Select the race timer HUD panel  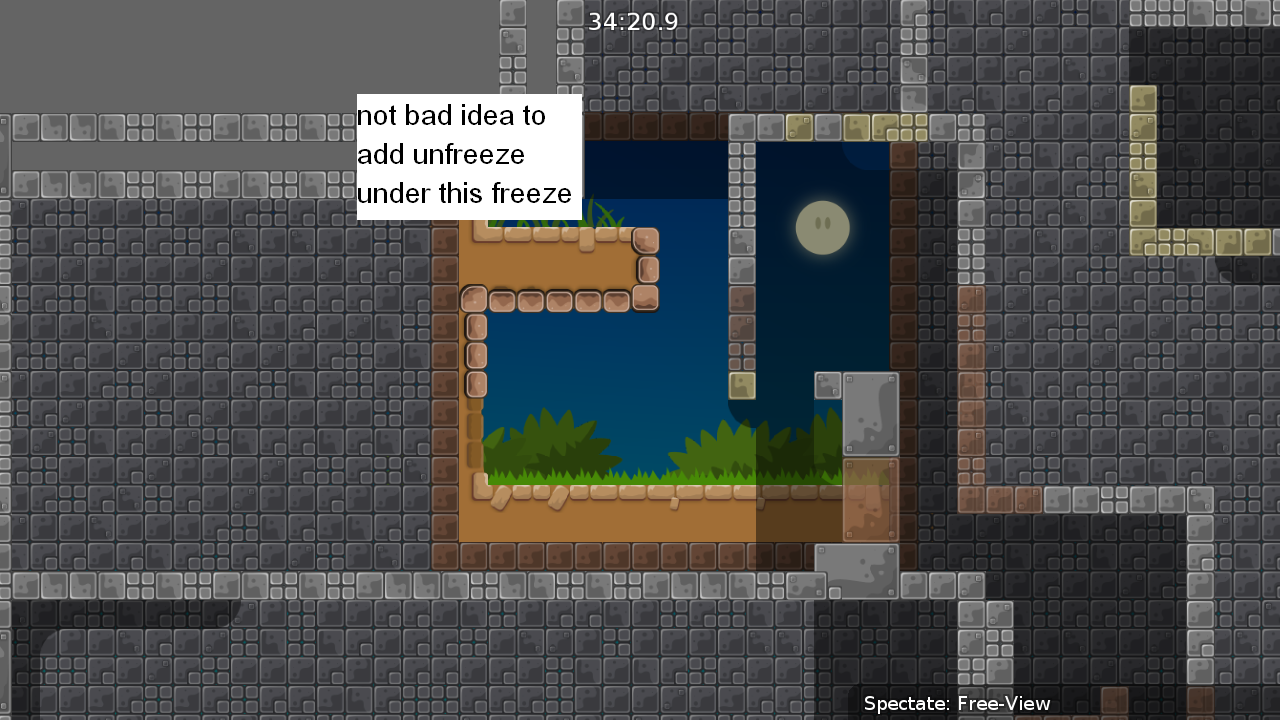[634, 20]
